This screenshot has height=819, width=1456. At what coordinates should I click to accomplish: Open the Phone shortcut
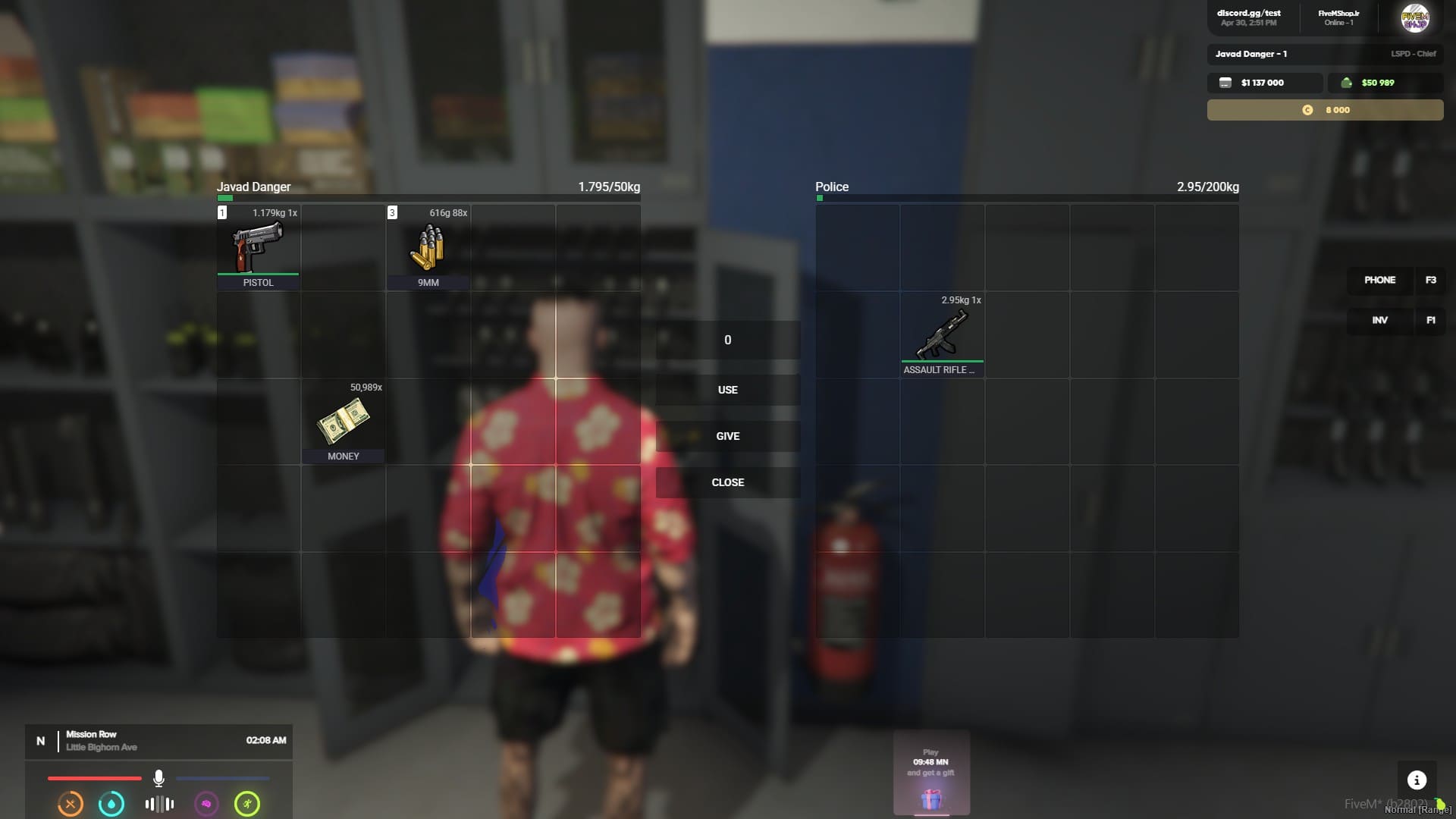click(x=1379, y=280)
